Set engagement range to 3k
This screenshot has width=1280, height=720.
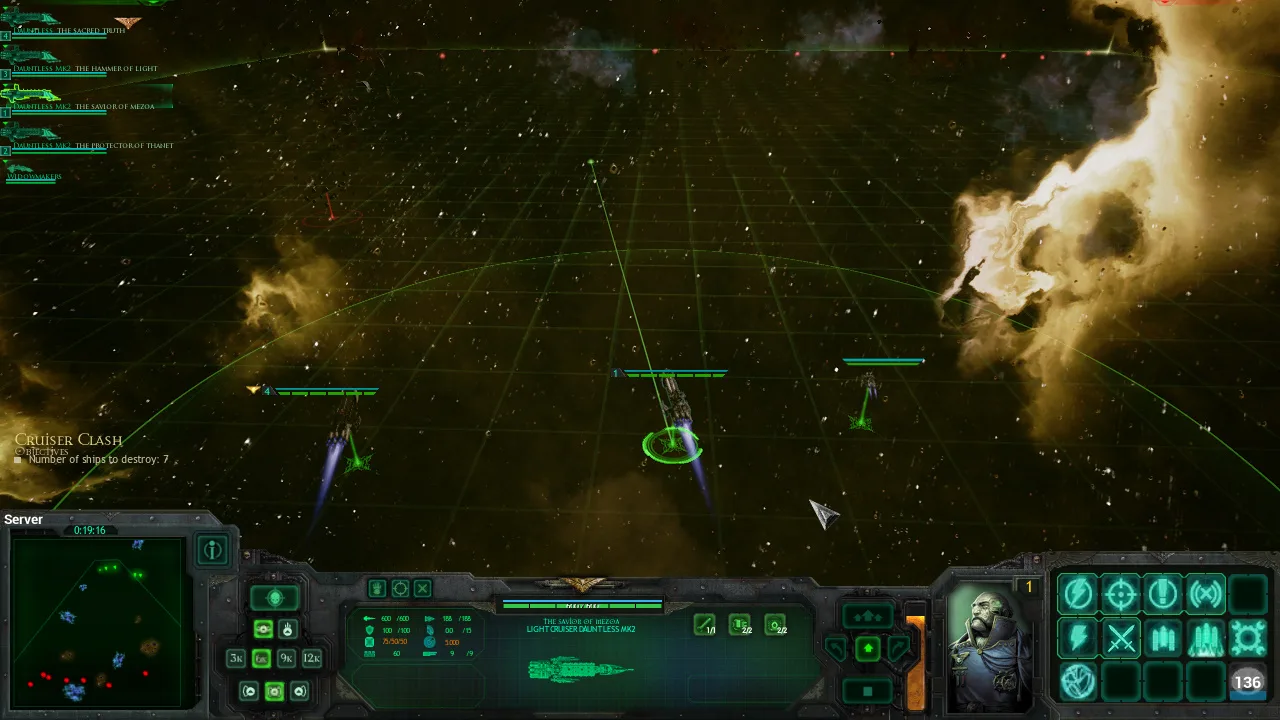click(x=236, y=657)
